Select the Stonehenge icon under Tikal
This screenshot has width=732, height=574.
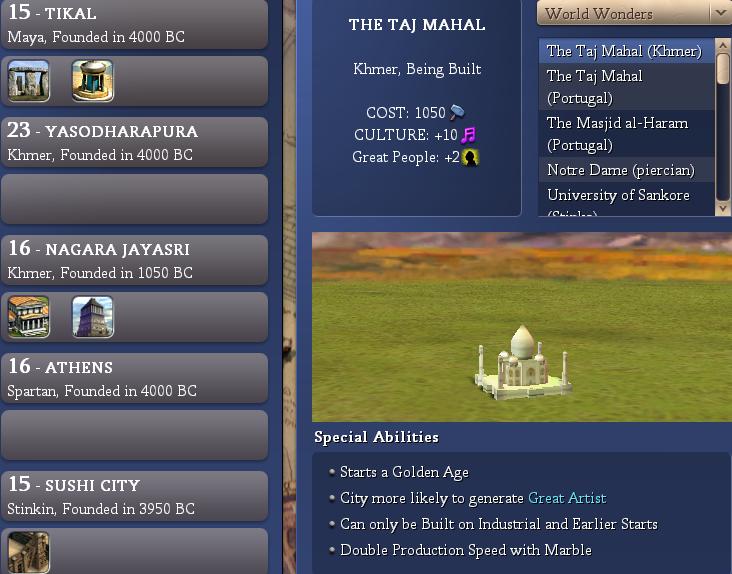29,81
